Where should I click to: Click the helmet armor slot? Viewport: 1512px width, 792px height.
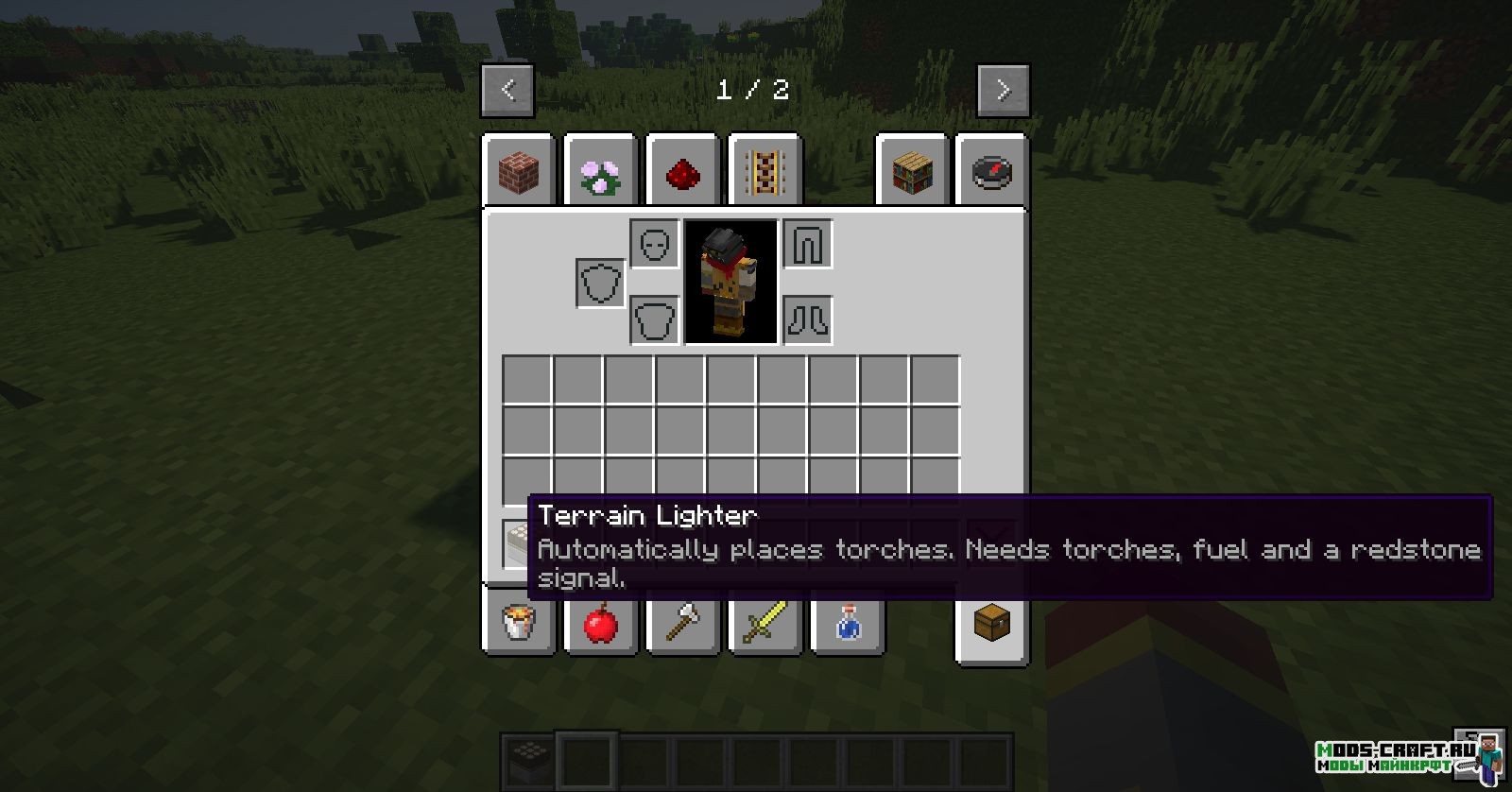(x=655, y=245)
